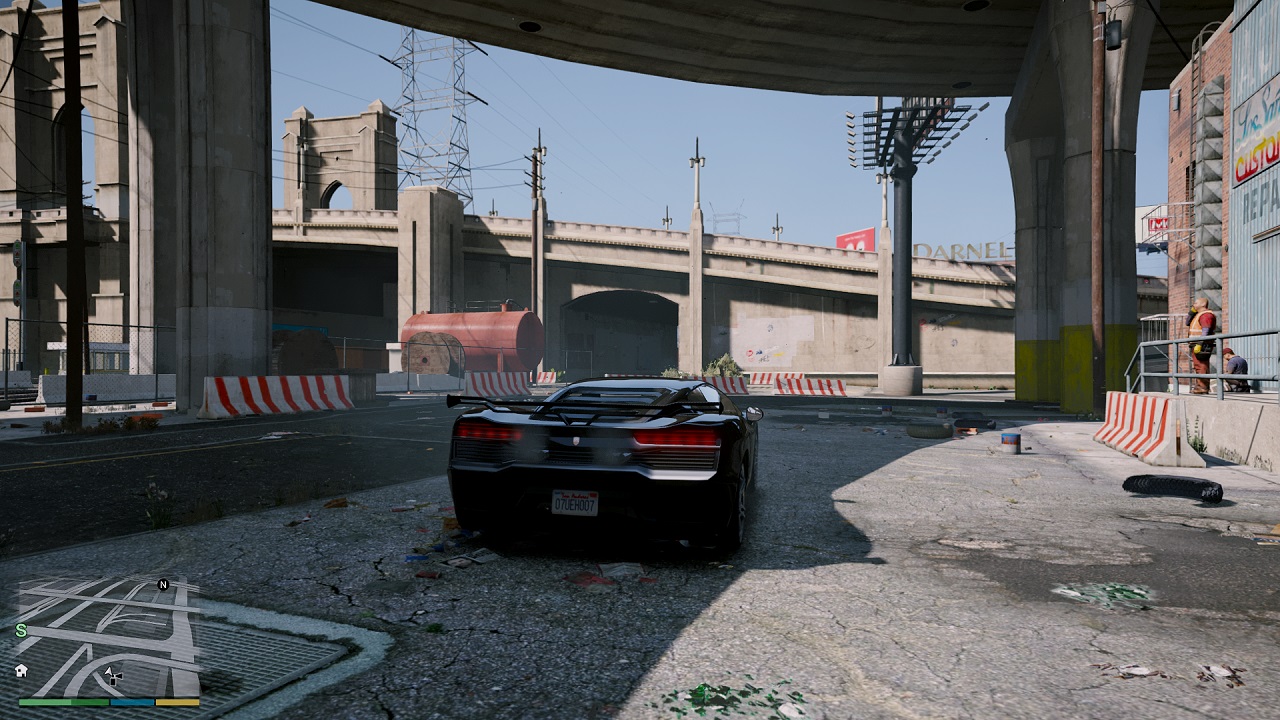The image size is (1280, 720).
Task: Select the black vehicle blip on minimap
Action: (117, 679)
